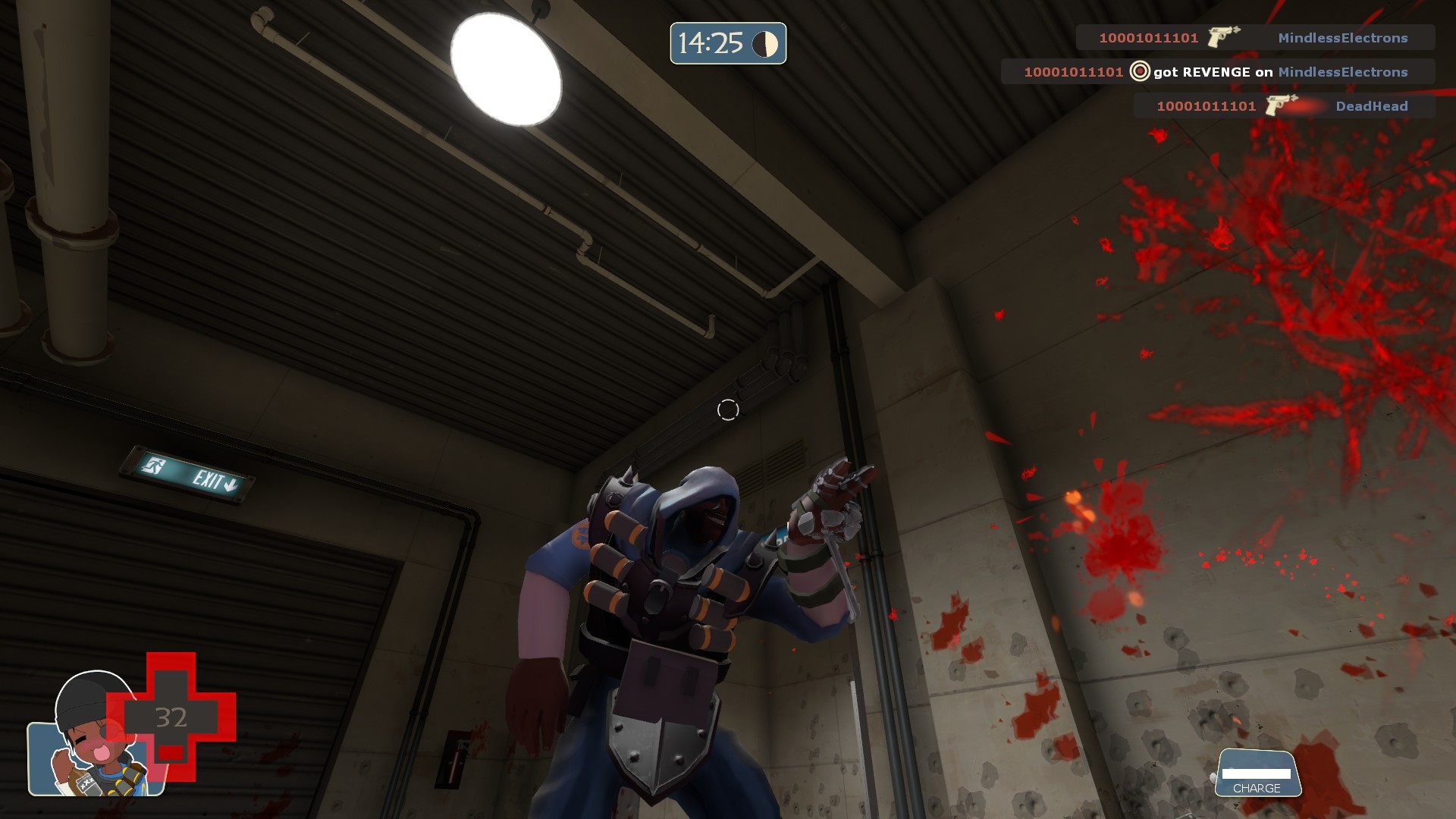Click the crosshair circle at screen center
Screen dimensions: 1456x819
[728, 409]
